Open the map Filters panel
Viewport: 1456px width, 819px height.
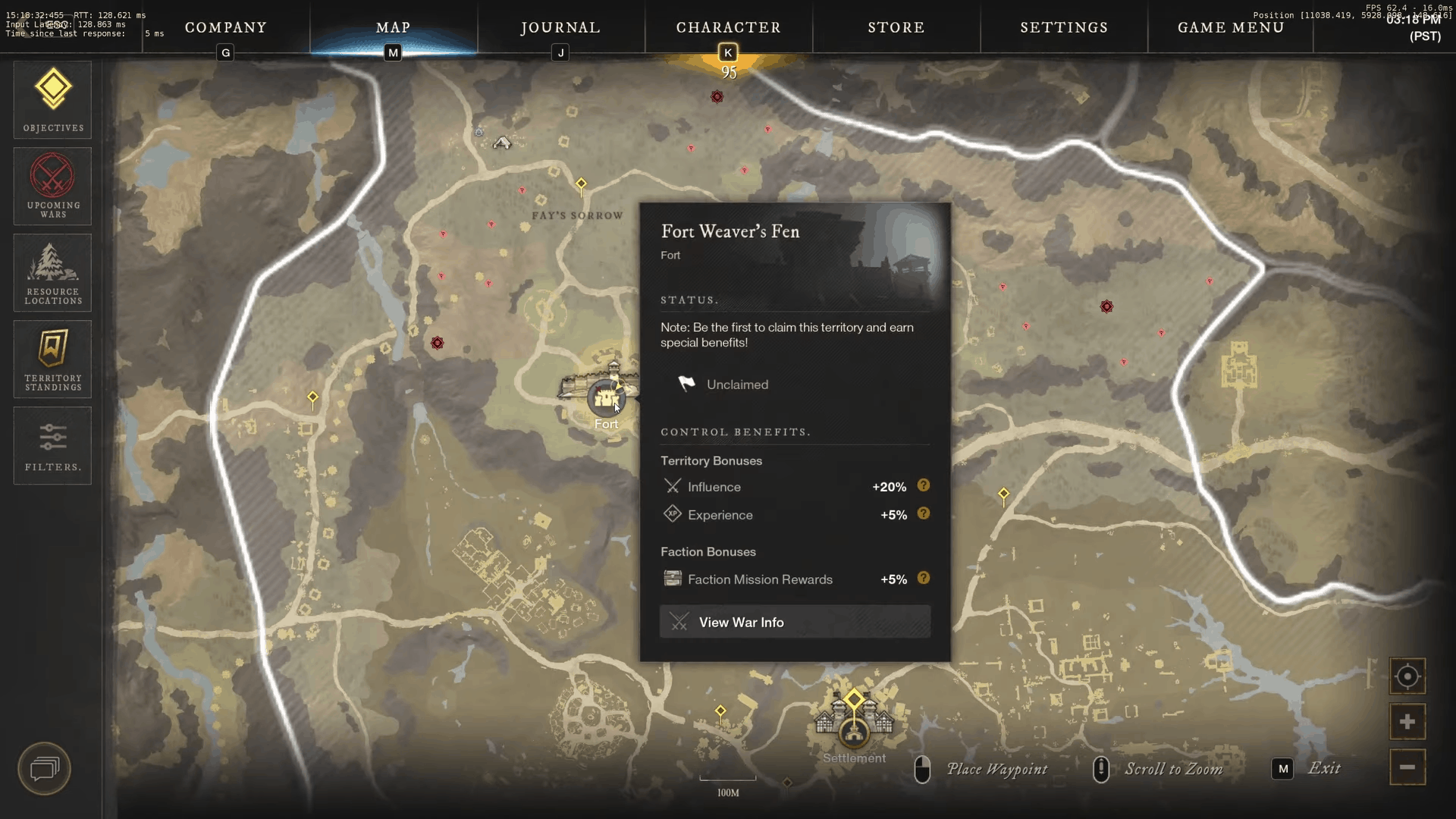[52, 445]
